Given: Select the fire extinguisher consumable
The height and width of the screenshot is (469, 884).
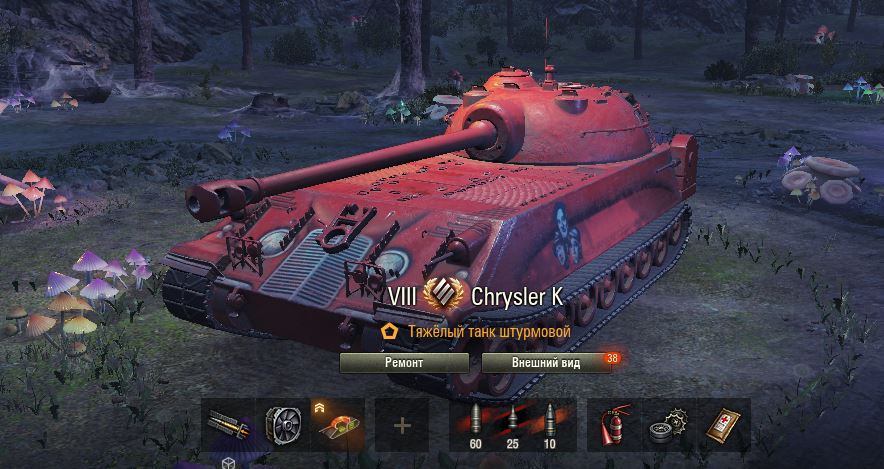Looking at the screenshot, I should [x=613, y=425].
